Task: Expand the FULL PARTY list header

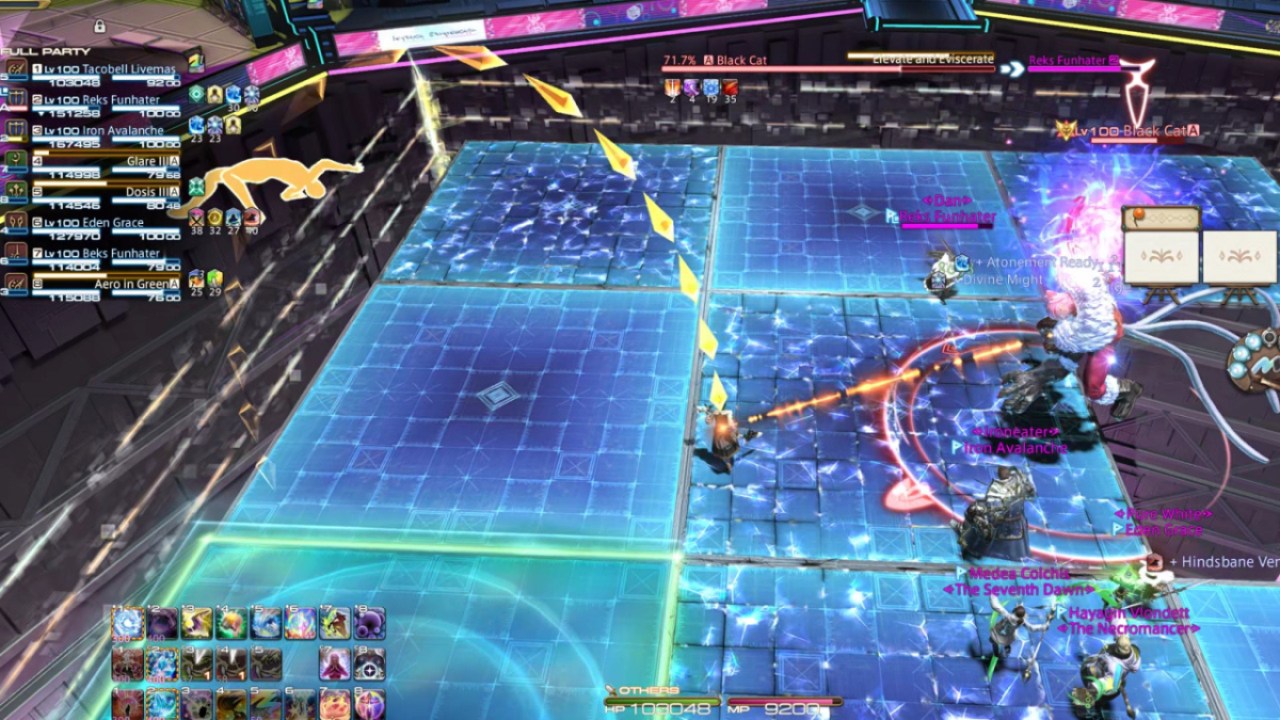Action: click(x=43, y=50)
